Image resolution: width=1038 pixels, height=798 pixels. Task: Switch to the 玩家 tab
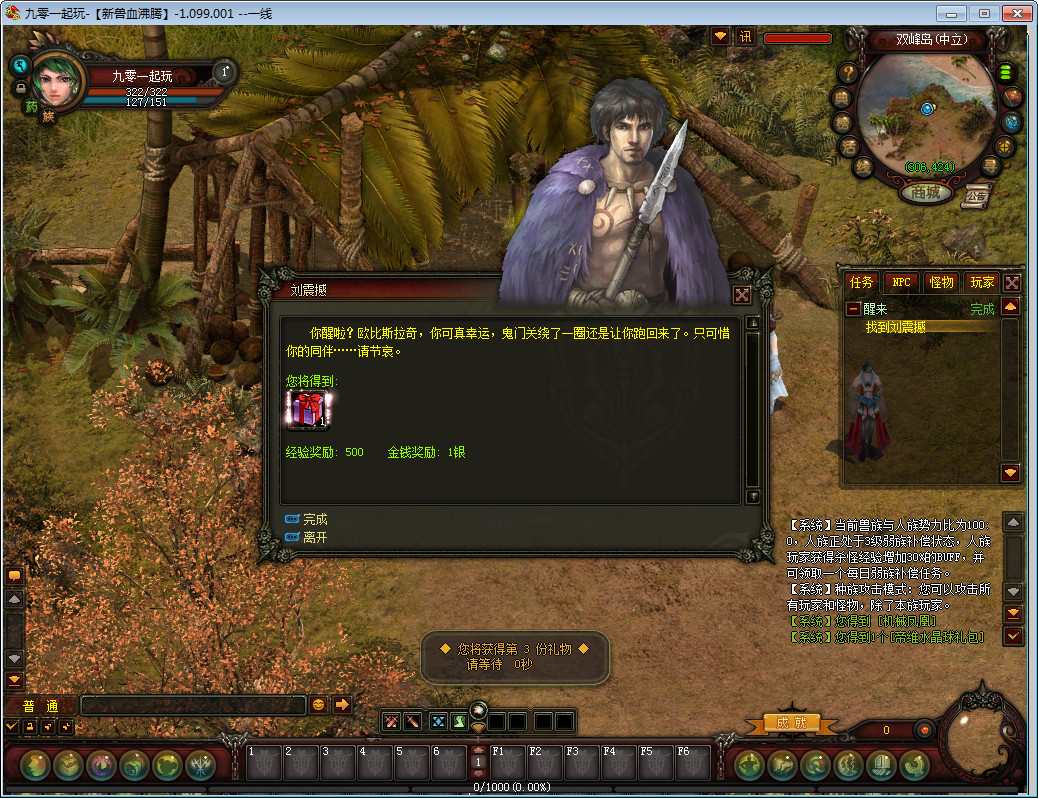pyautogui.click(x=981, y=282)
